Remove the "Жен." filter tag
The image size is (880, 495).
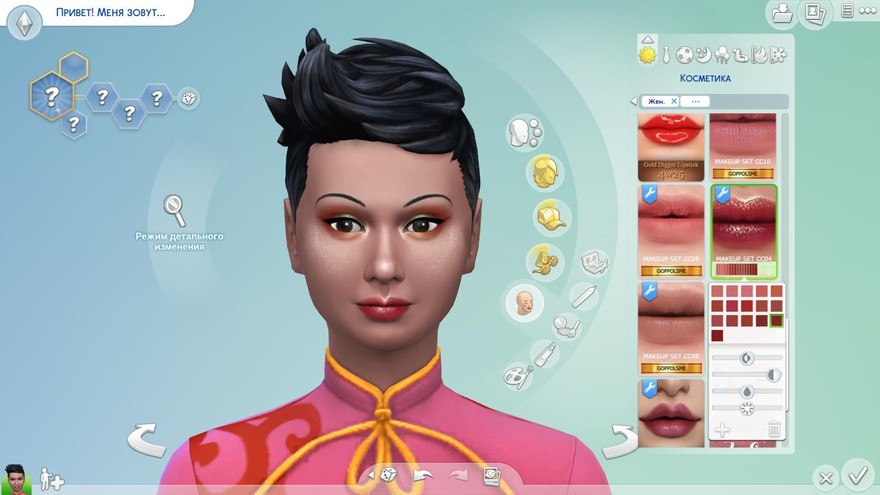[x=674, y=101]
